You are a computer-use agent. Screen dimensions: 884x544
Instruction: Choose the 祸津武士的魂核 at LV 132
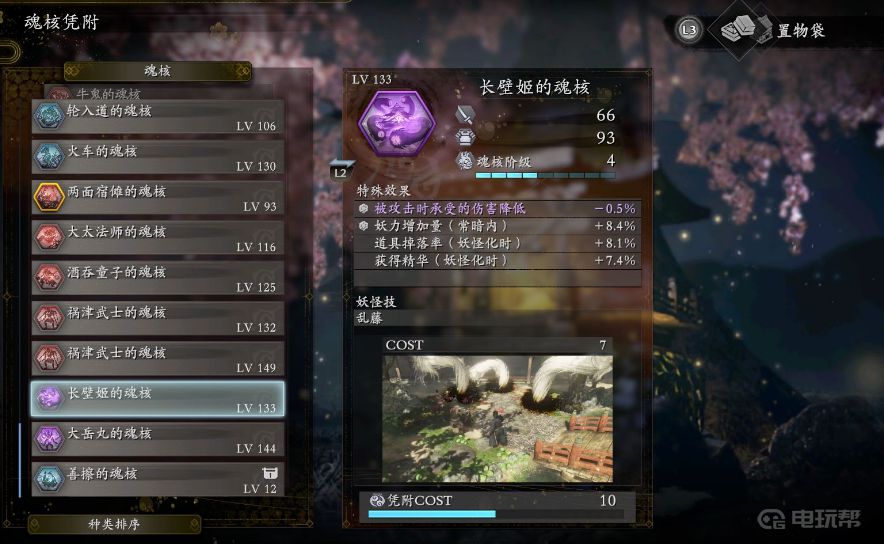(x=157, y=319)
